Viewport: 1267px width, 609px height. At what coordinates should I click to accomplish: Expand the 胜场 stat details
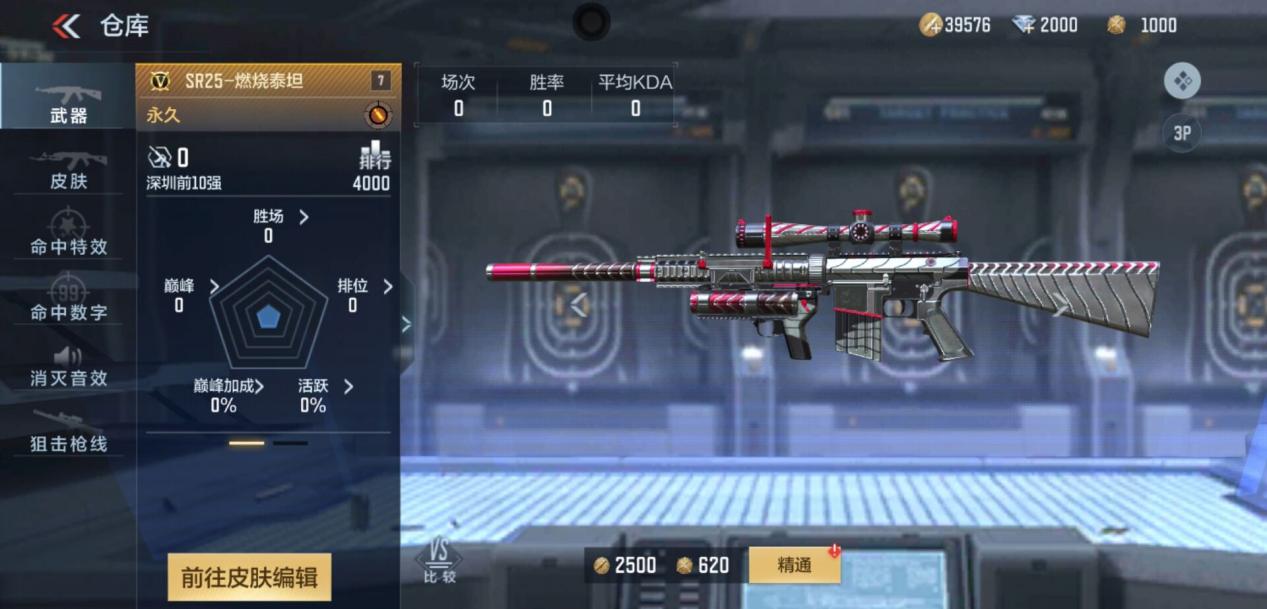pyautogui.click(x=303, y=217)
